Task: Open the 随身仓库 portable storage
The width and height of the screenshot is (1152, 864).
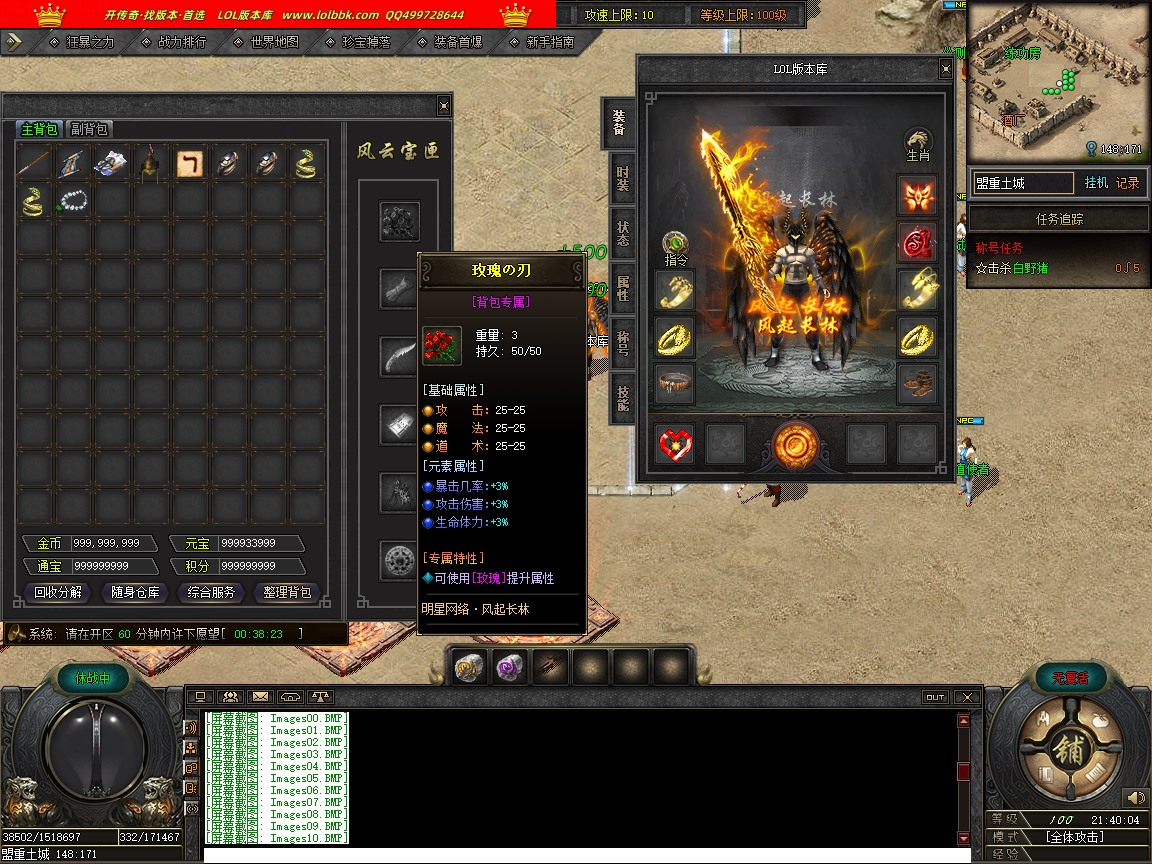Action: 134,592
